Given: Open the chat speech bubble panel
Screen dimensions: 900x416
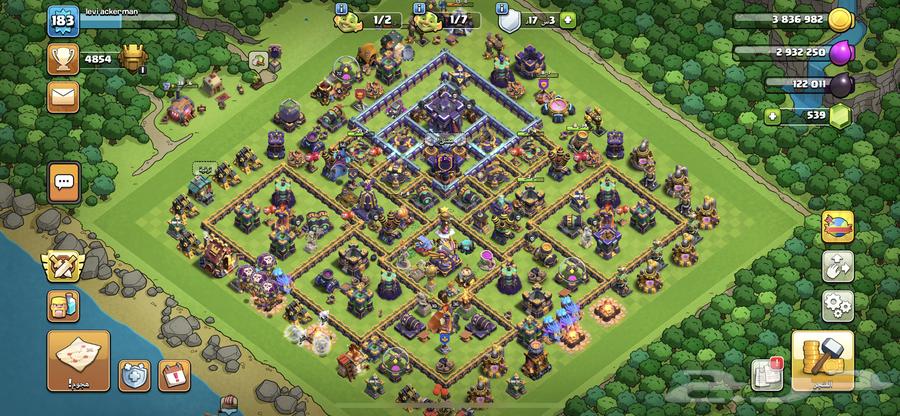Looking at the screenshot, I should point(64,183).
